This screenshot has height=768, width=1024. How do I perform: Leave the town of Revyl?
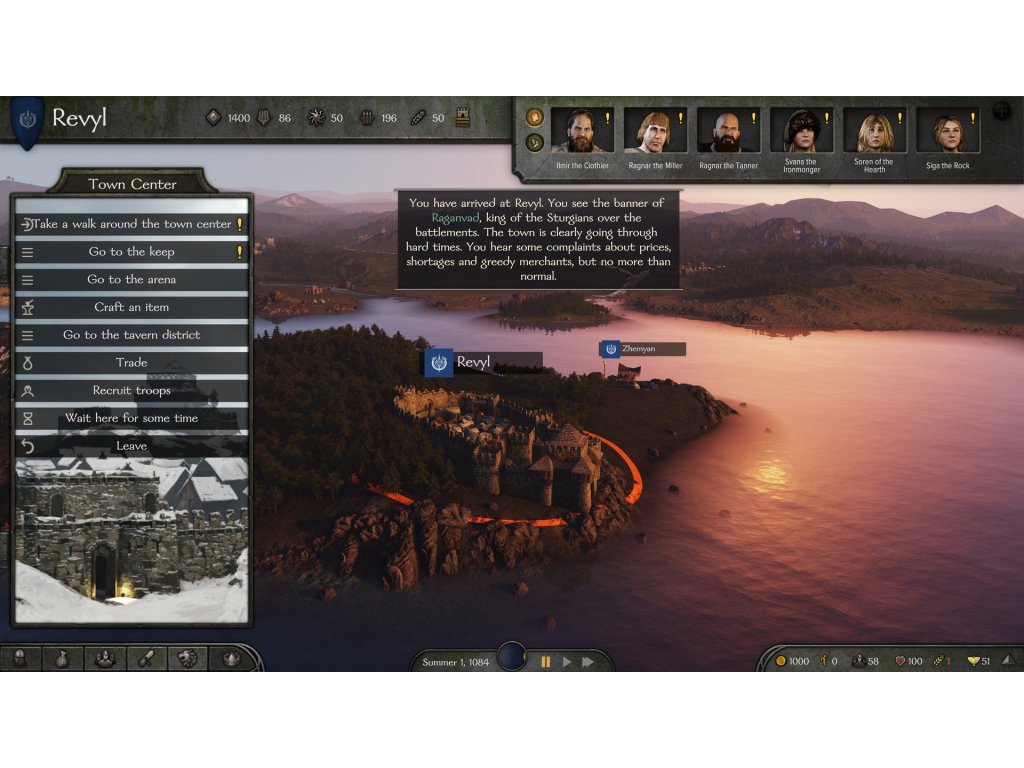point(132,446)
